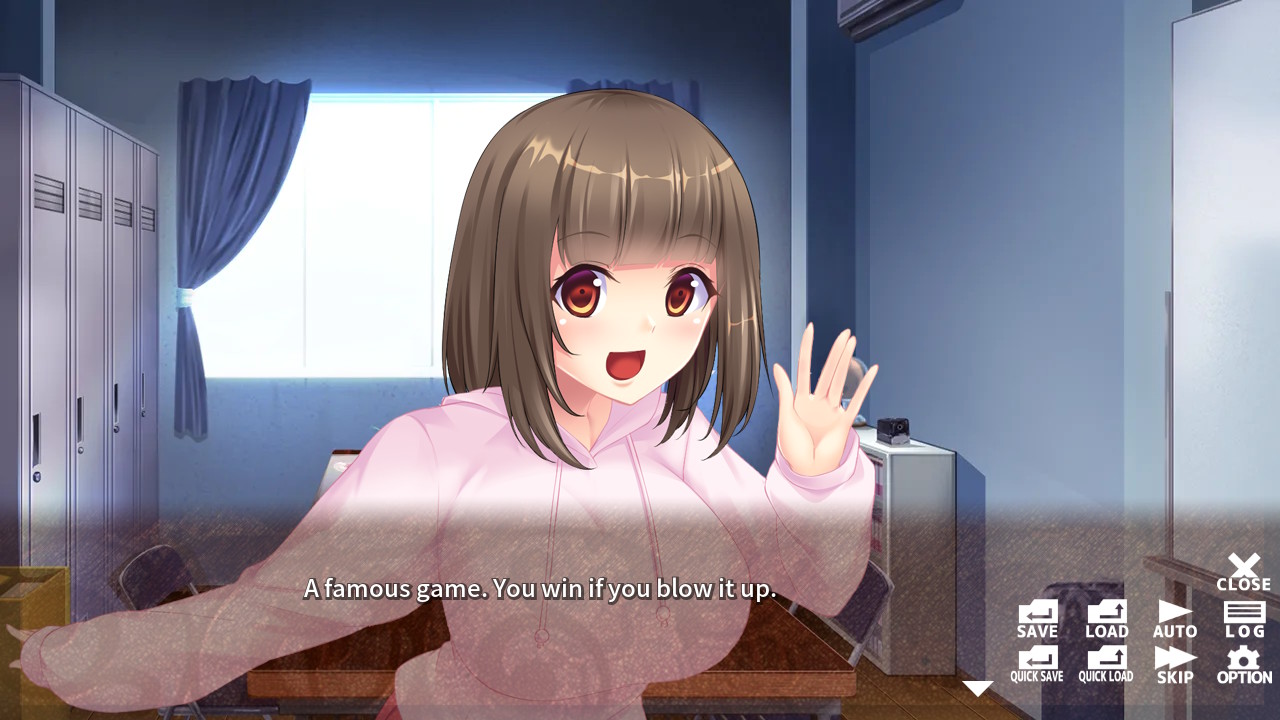The image size is (1280, 720).
Task: Perform a QUICK SAVE
Action: [x=1036, y=661]
